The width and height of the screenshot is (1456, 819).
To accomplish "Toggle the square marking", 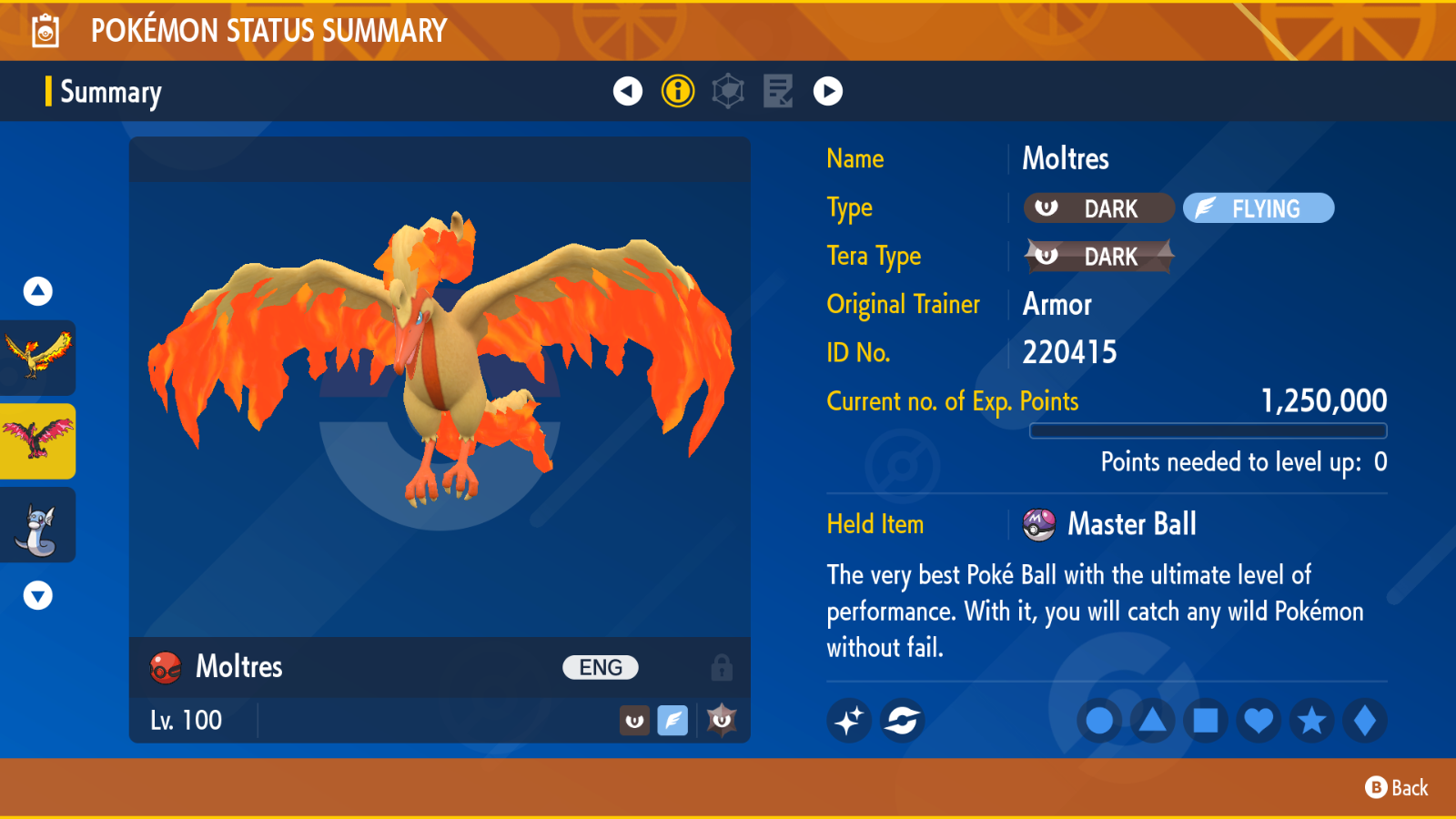I will point(1206,721).
